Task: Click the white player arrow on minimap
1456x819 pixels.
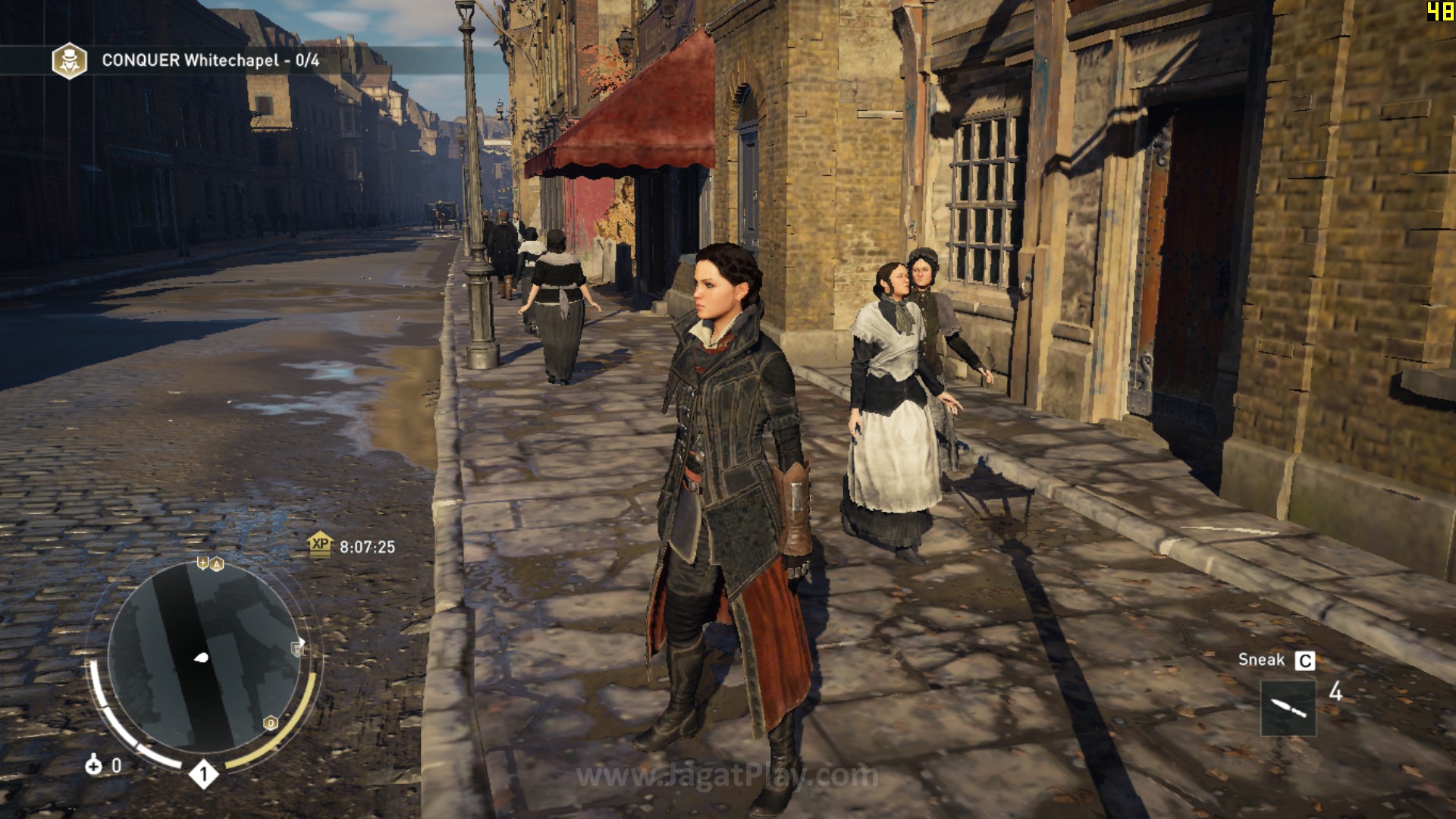Action: (201, 657)
